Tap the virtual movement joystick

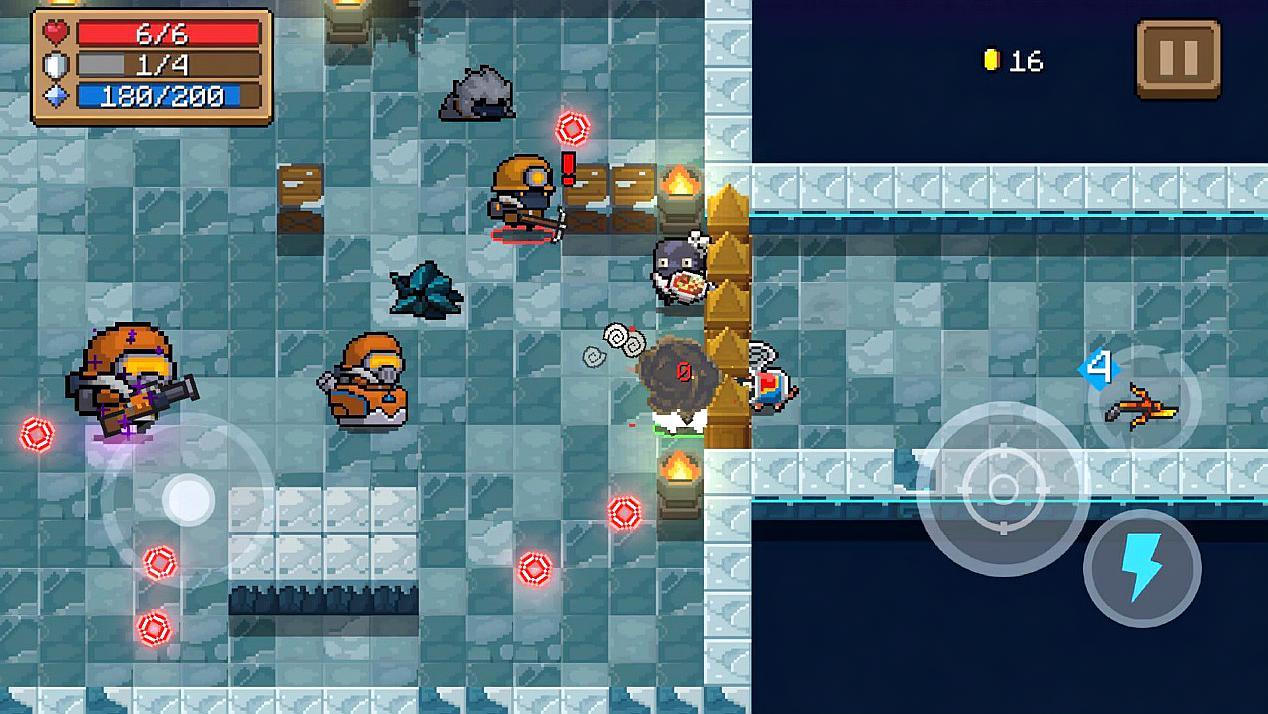[187, 498]
